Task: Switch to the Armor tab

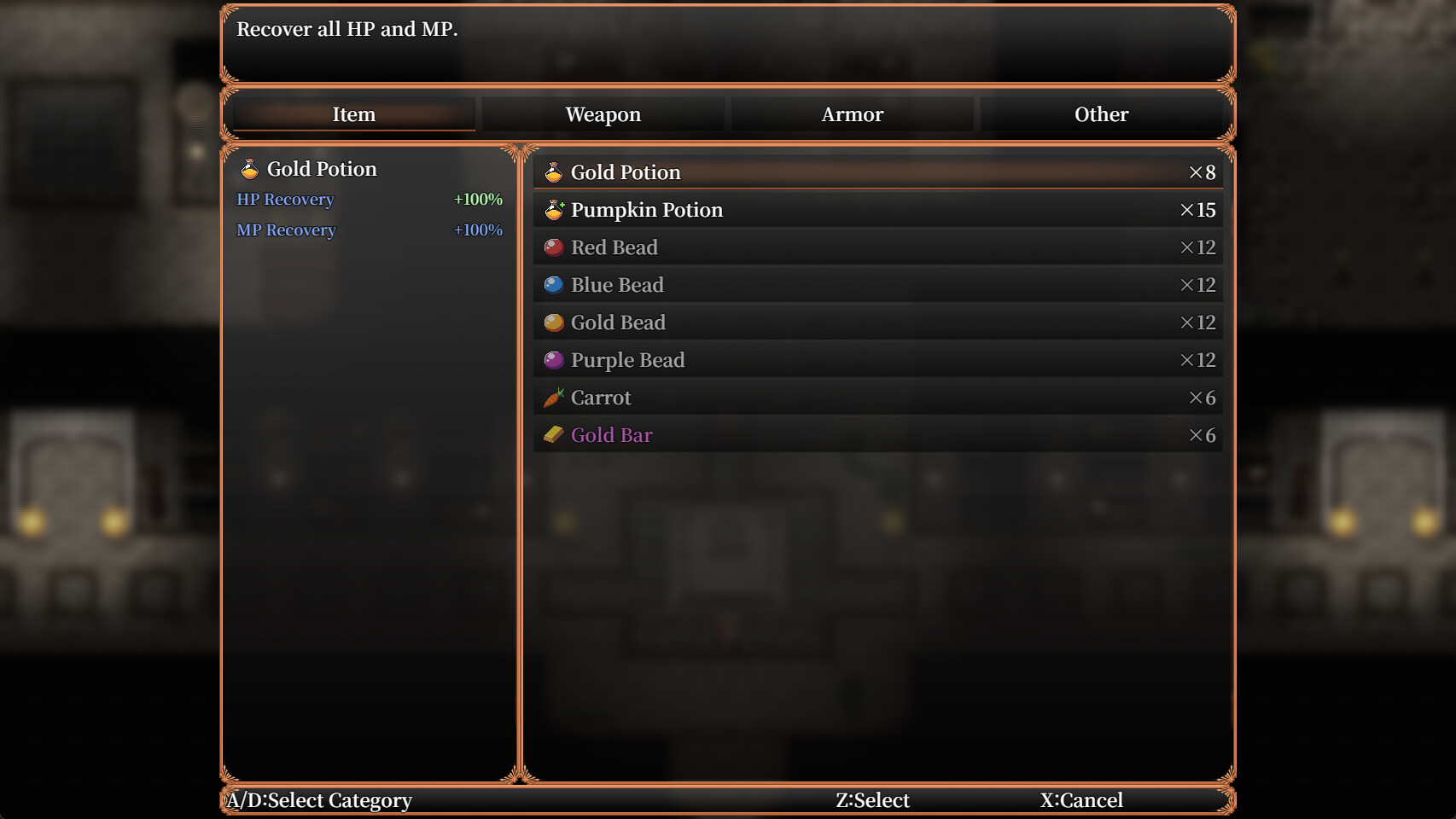Action: [852, 114]
